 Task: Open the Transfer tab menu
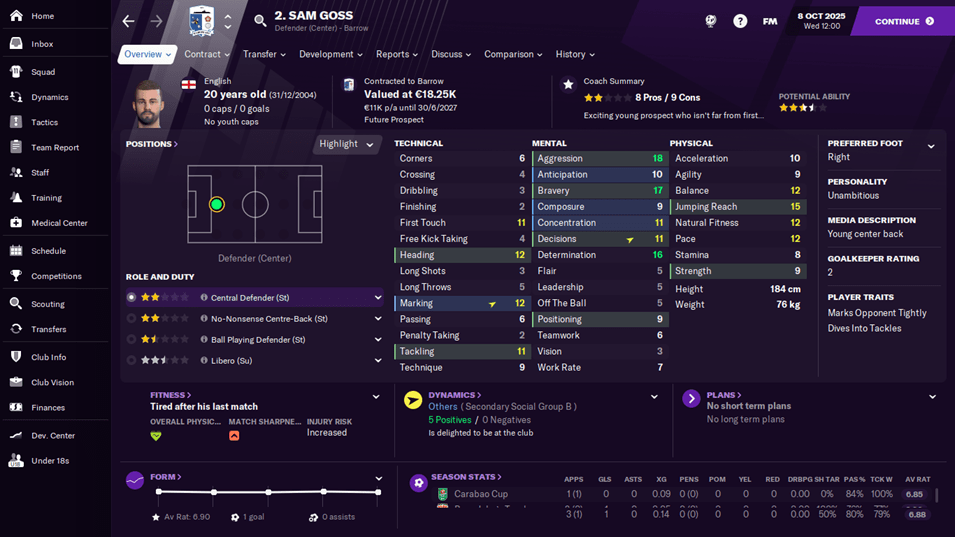(264, 55)
